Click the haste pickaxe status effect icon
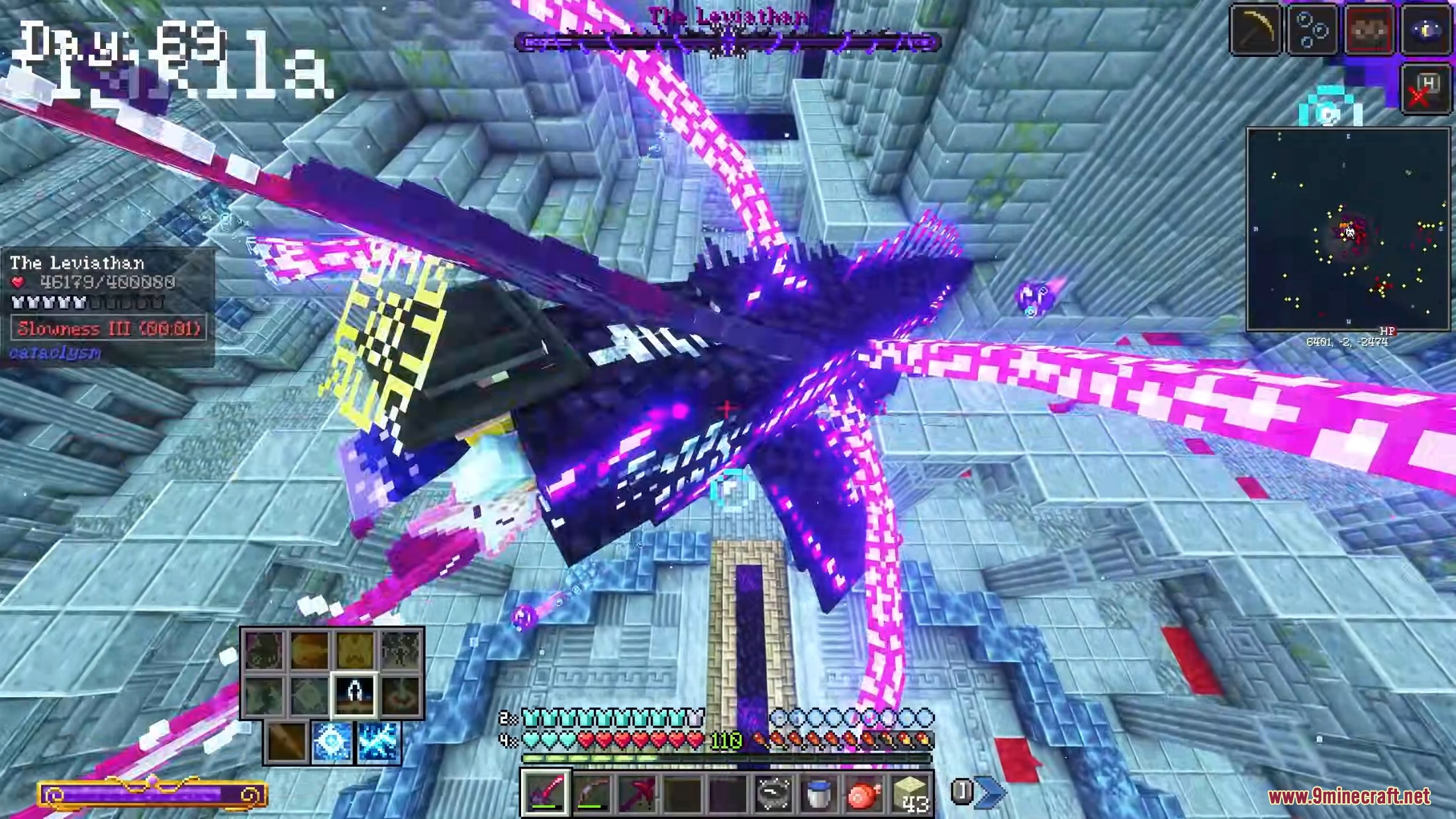1456x819 pixels. click(1255, 30)
